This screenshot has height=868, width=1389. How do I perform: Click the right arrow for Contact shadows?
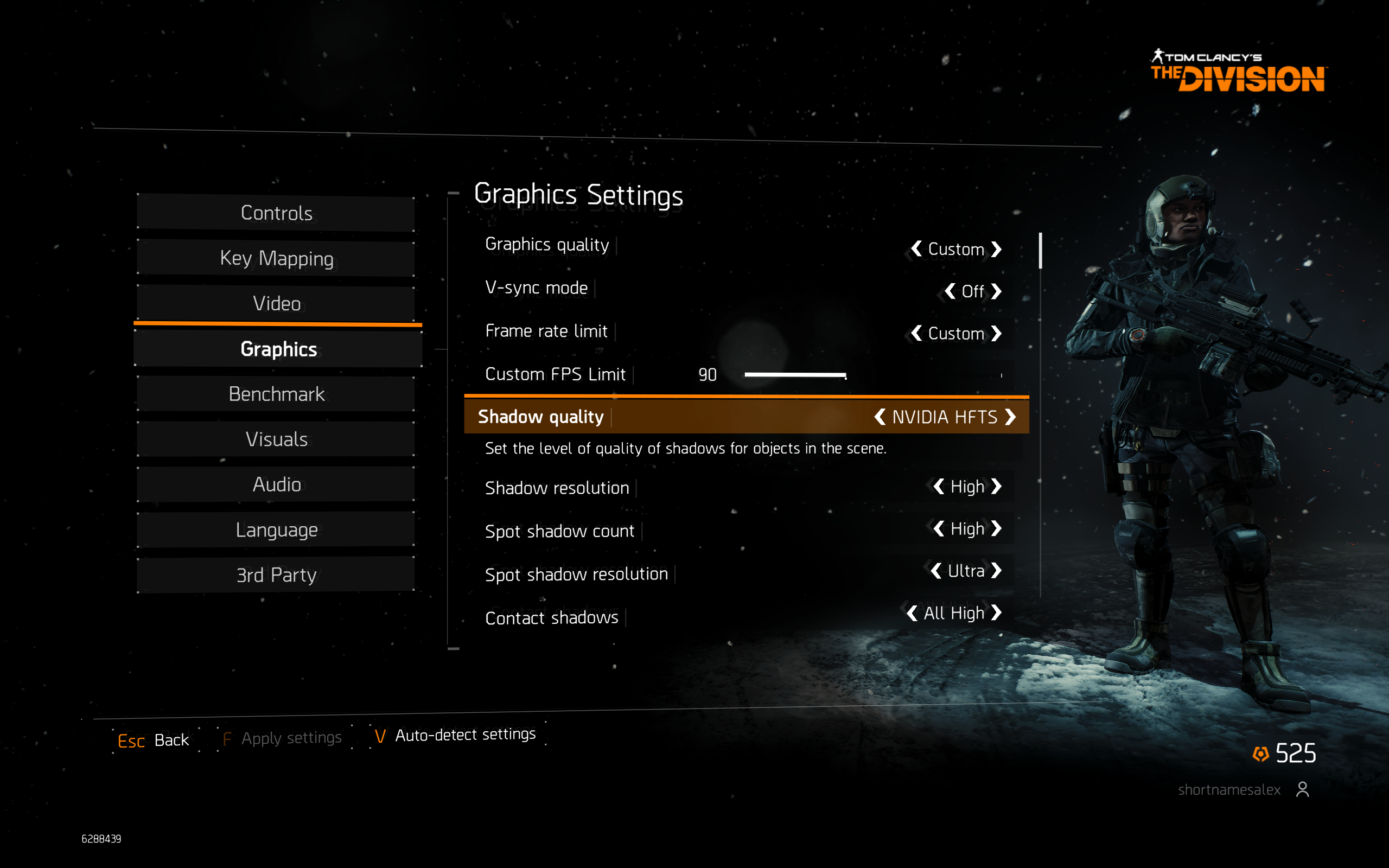(997, 613)
